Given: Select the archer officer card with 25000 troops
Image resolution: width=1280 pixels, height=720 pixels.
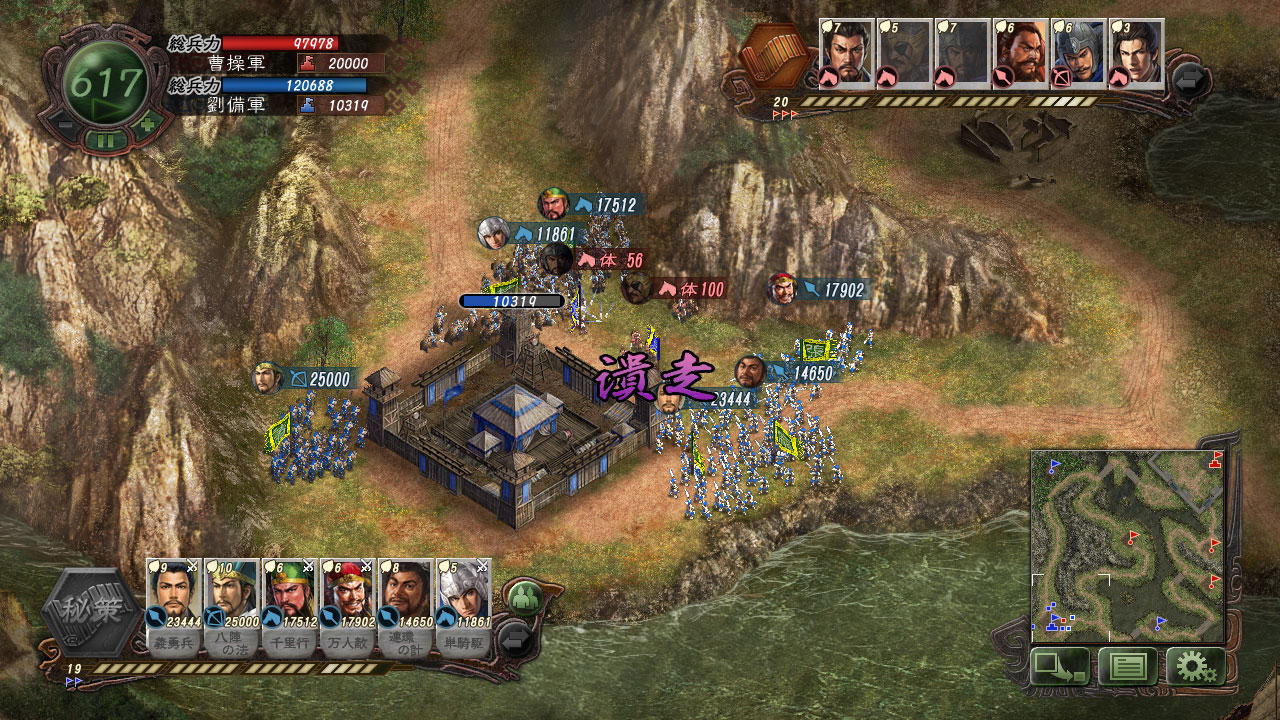Looking at the screenshot, I should pos(232,592).
